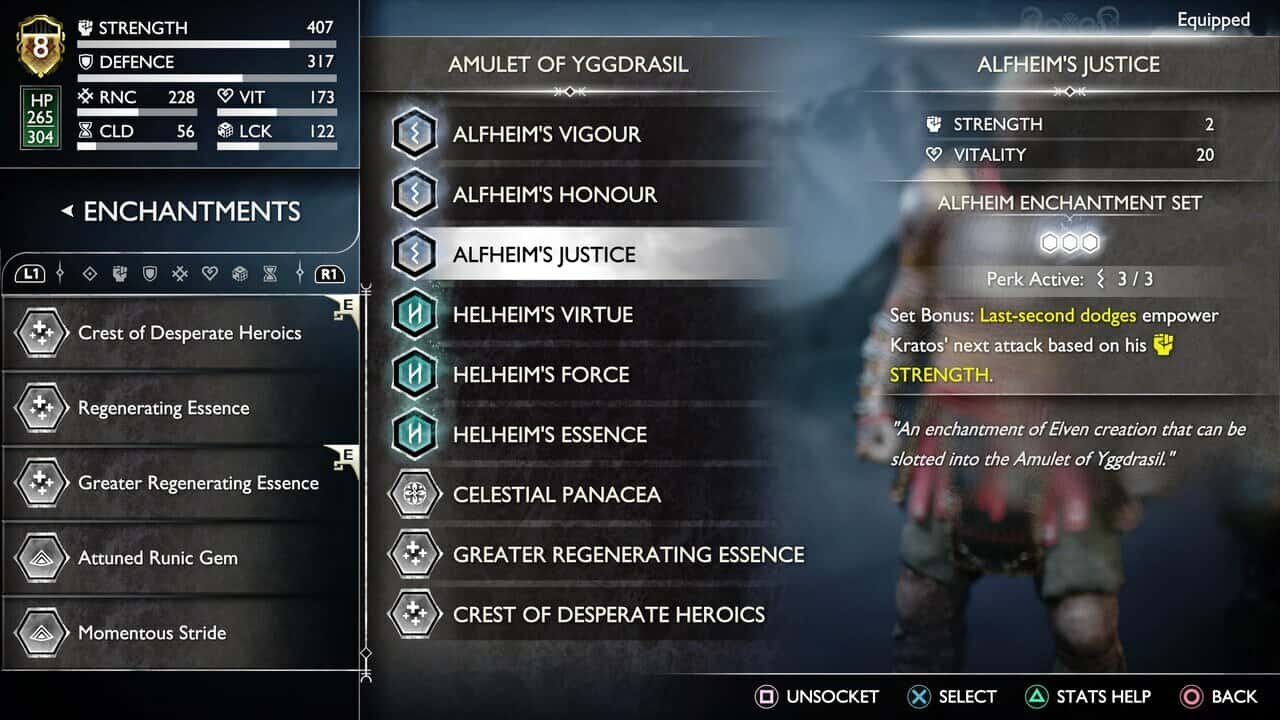Viewport: 1280px width, 720px height.
Task: Pick the Attuned Runic Gem enchantment
Action: click(x=158, y=558)
